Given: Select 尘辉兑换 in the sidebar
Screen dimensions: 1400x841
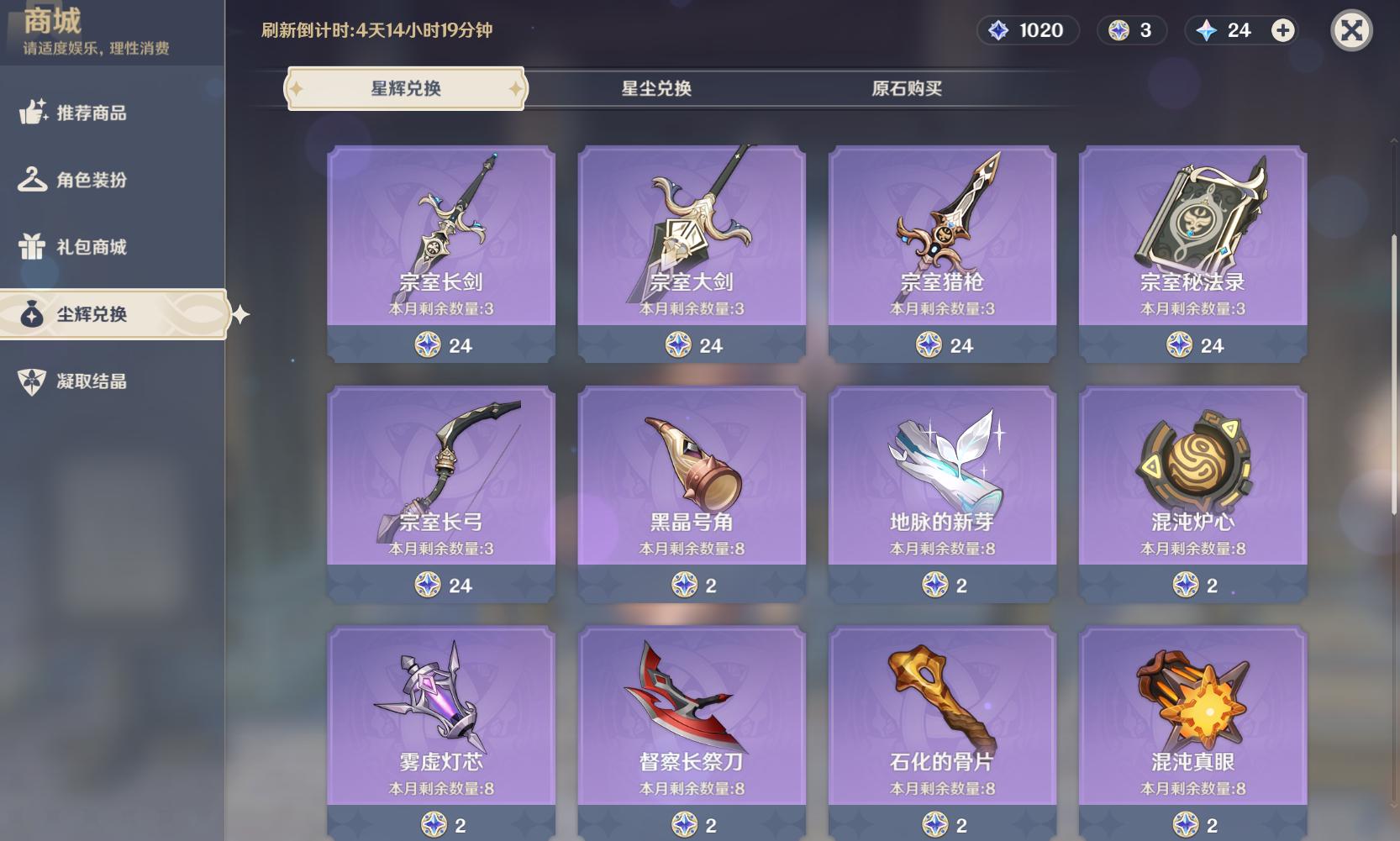Looking at the screenshot, I should tap(91, 314).
